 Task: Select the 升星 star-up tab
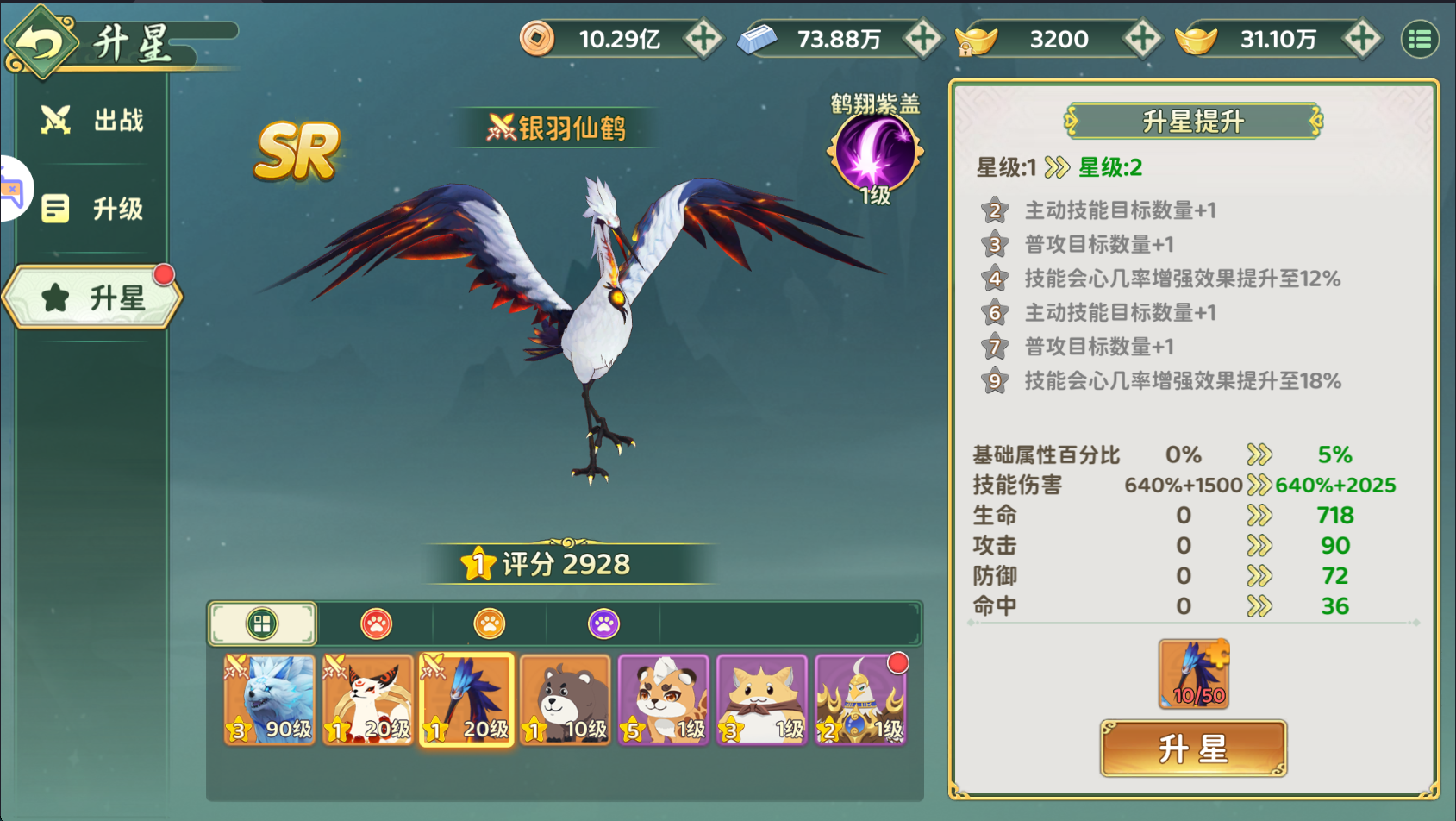(x=93, y=298)
